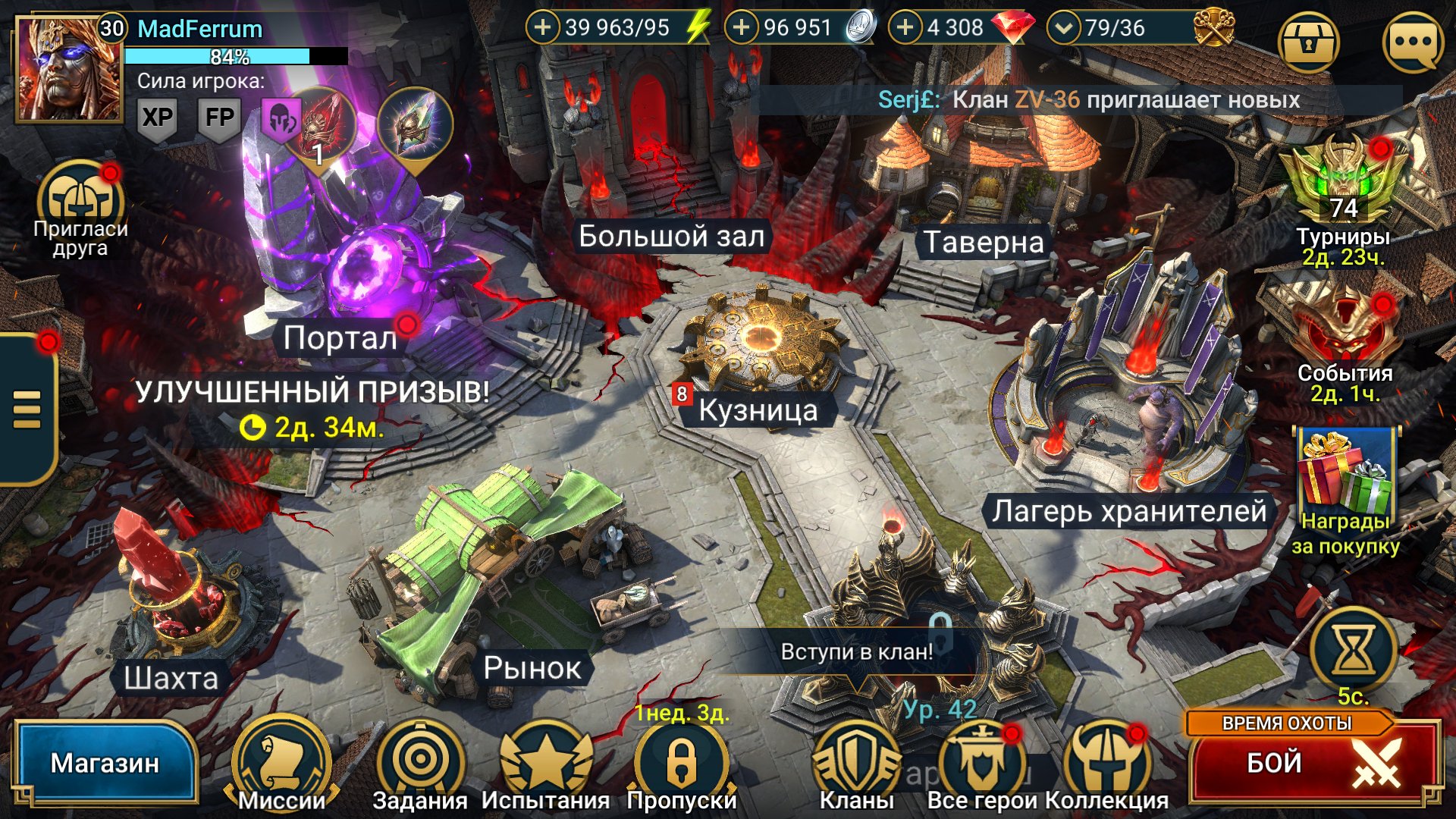Add silver coins with the plus button
This screenshot has height=819, width=1456.
(742, 28)
